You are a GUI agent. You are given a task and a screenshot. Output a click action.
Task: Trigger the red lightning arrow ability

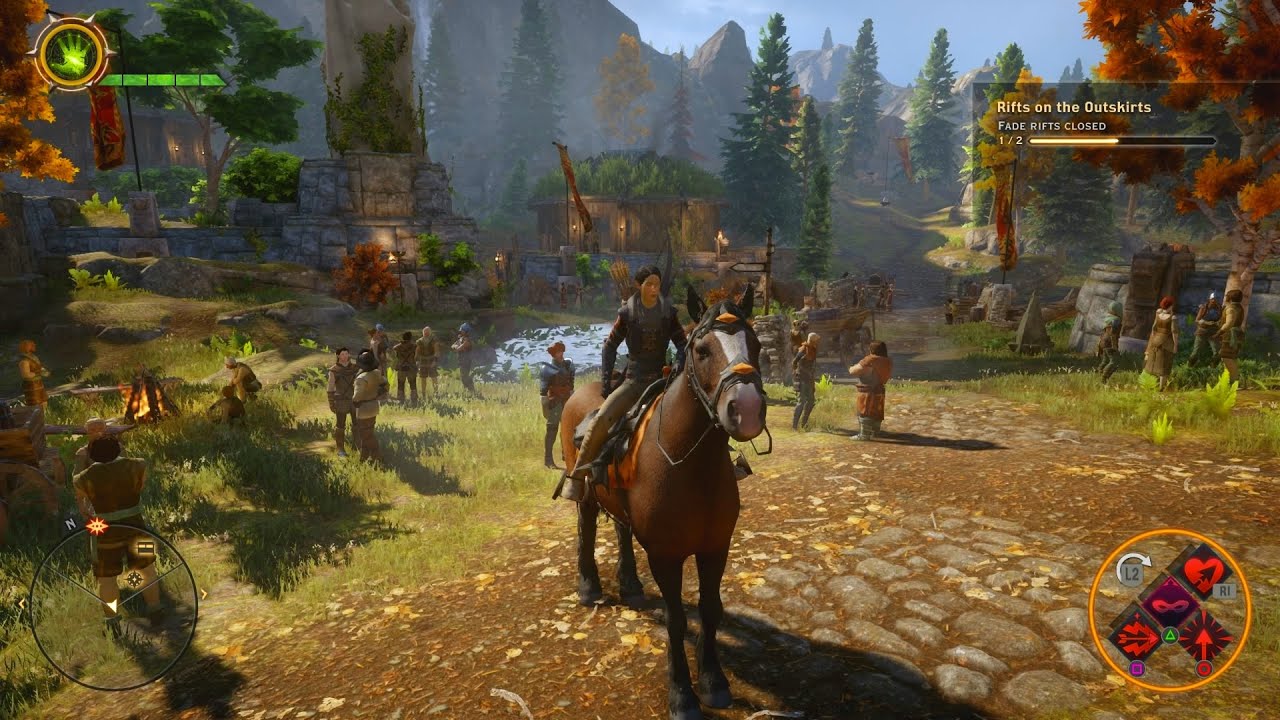click(1137, 637)
